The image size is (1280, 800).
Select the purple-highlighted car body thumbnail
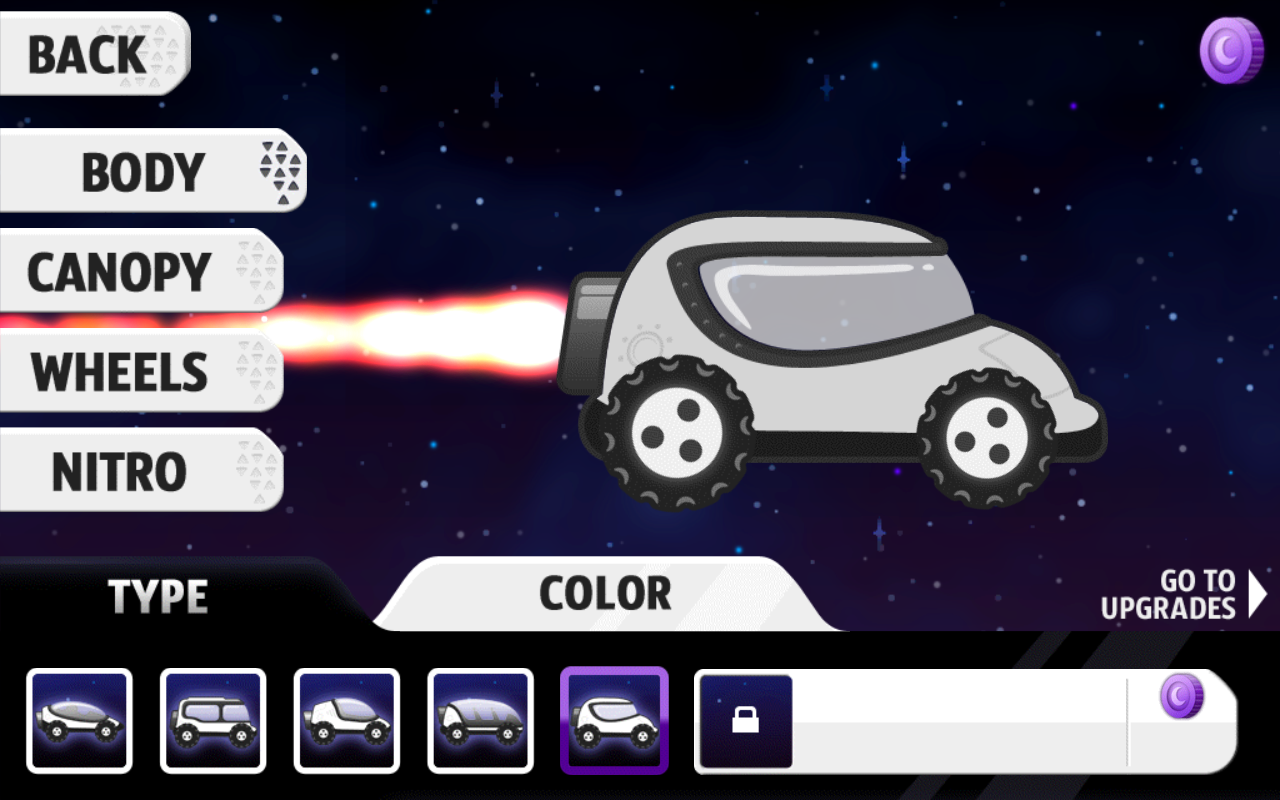click(x=614, y=720)
